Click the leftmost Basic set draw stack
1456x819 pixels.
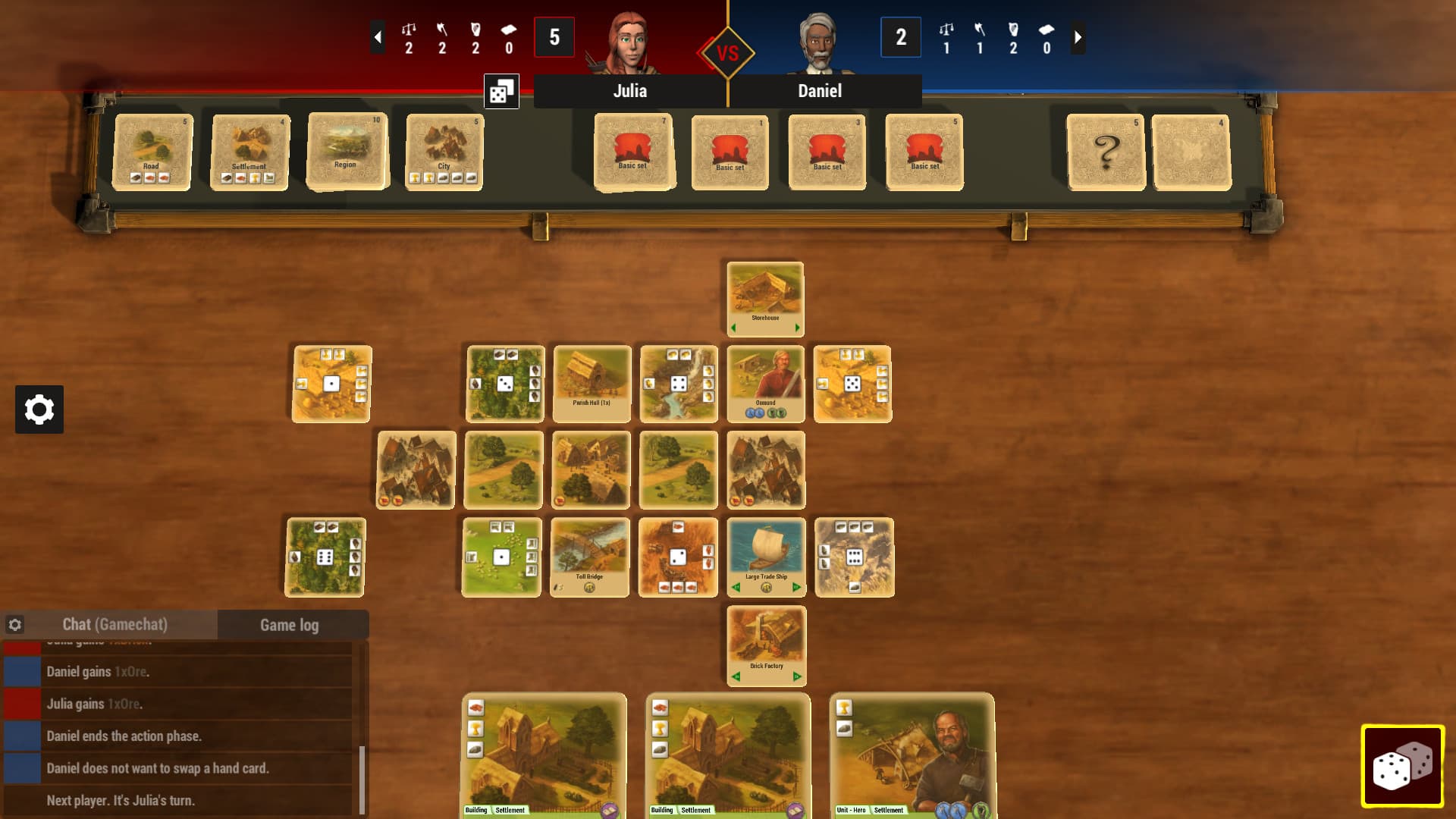click(x=634, y=151)
